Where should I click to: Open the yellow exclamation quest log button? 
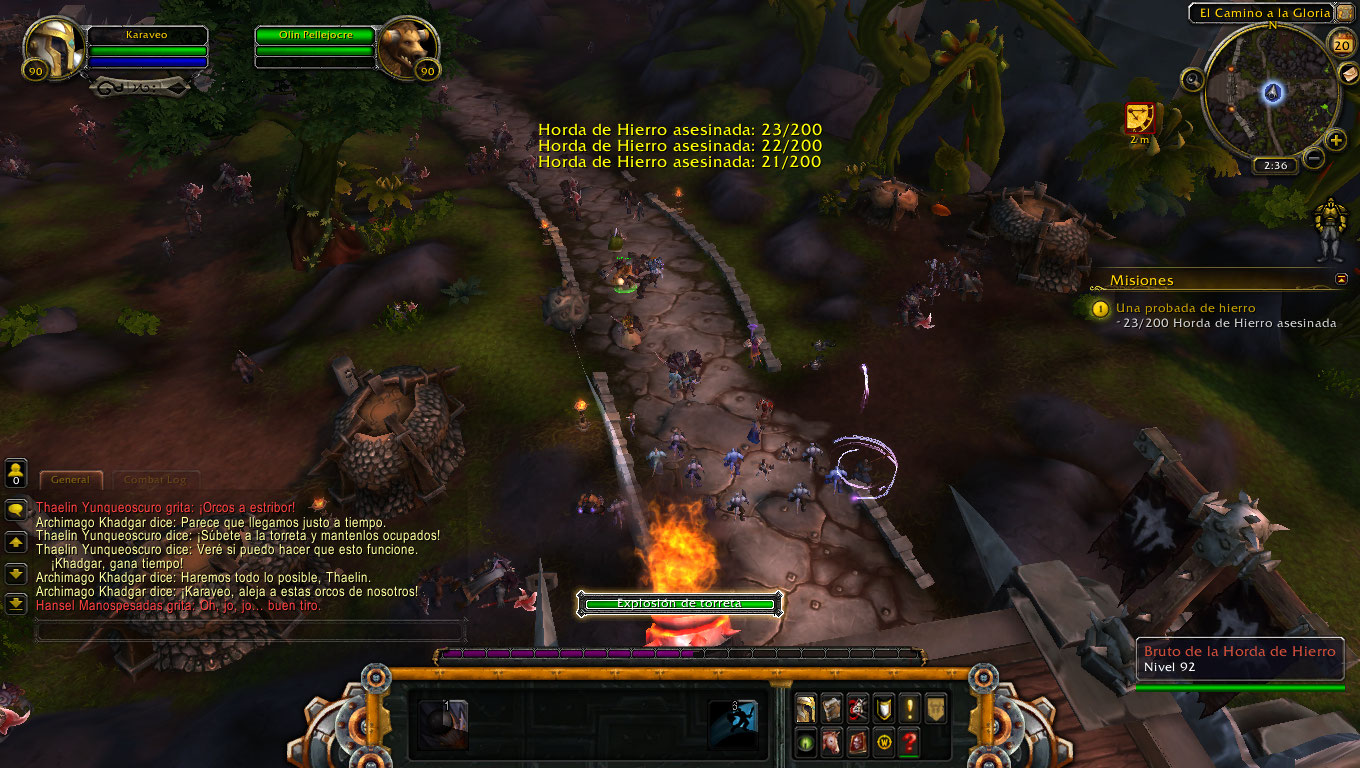(909, 709)
